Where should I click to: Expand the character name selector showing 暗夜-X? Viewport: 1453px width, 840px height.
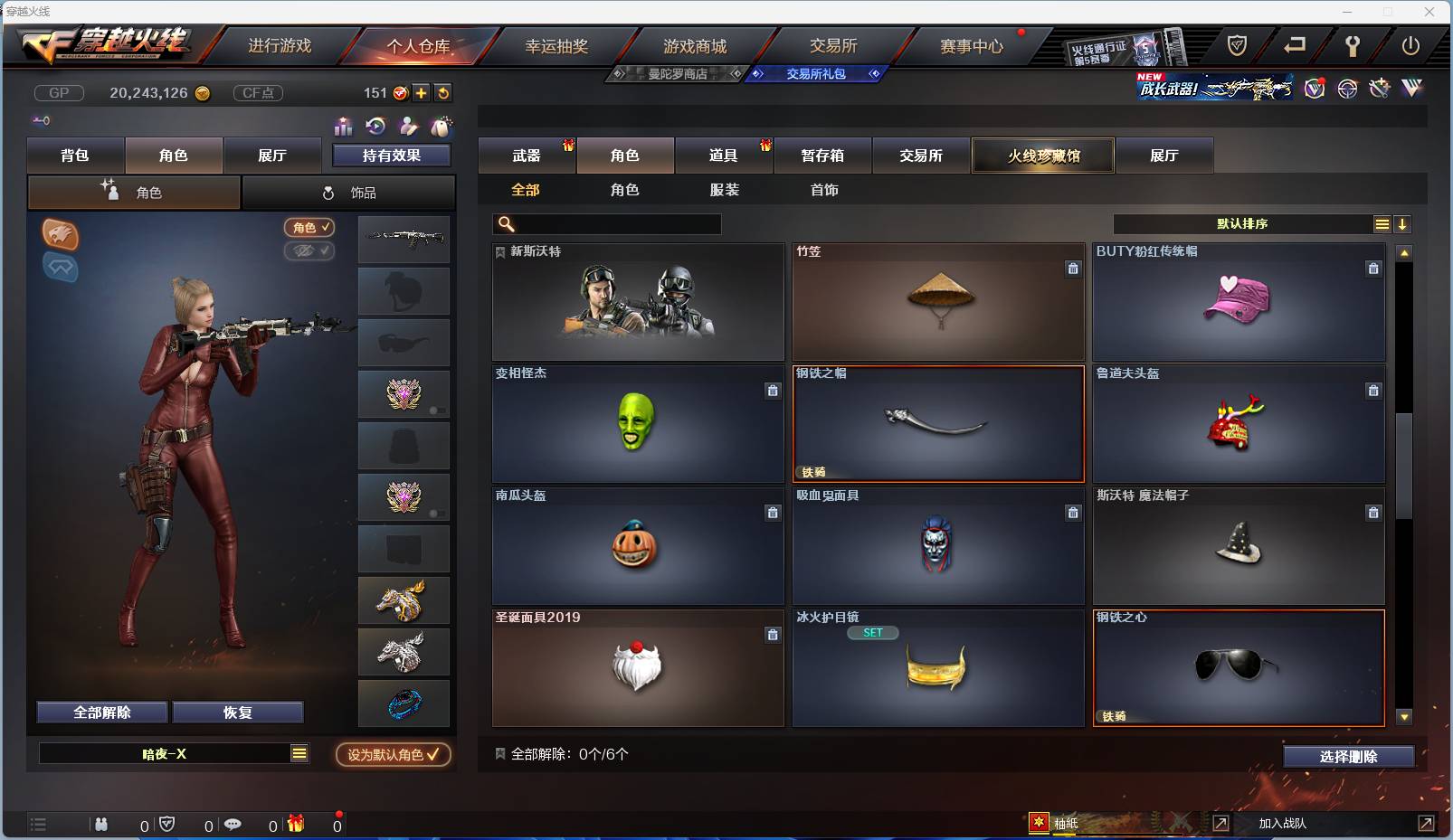point(299,753)
